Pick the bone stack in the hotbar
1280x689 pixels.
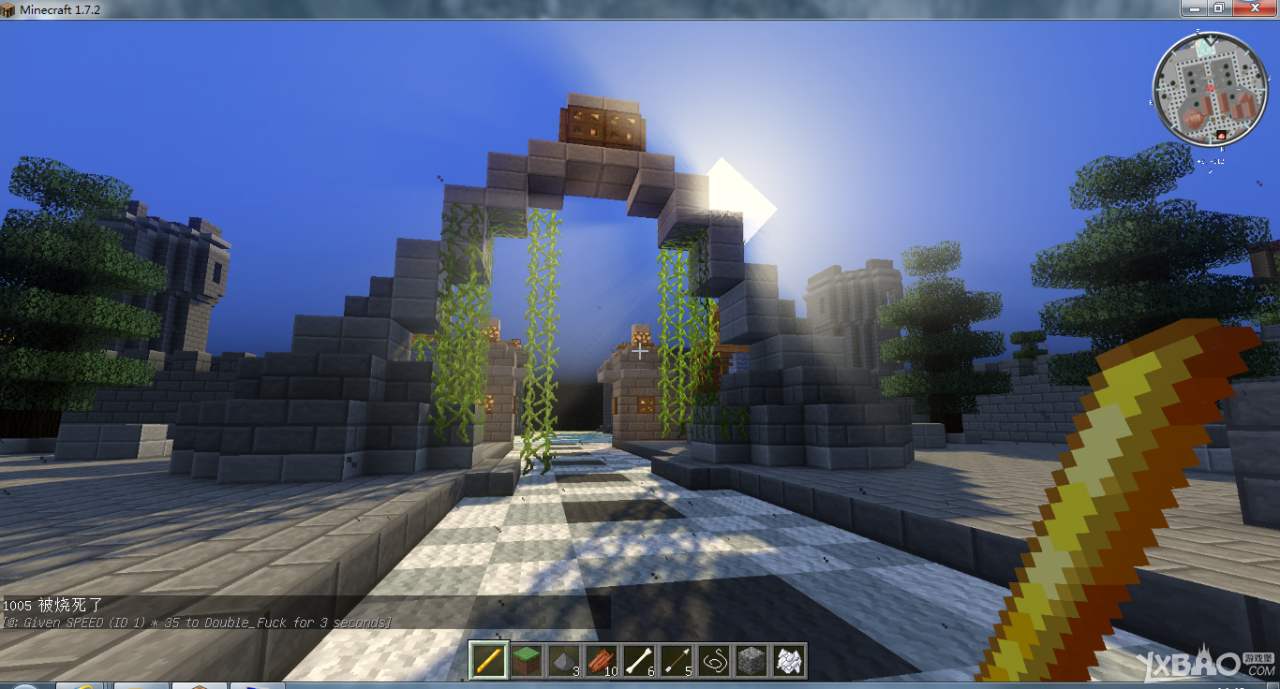(x=638, y=660)
